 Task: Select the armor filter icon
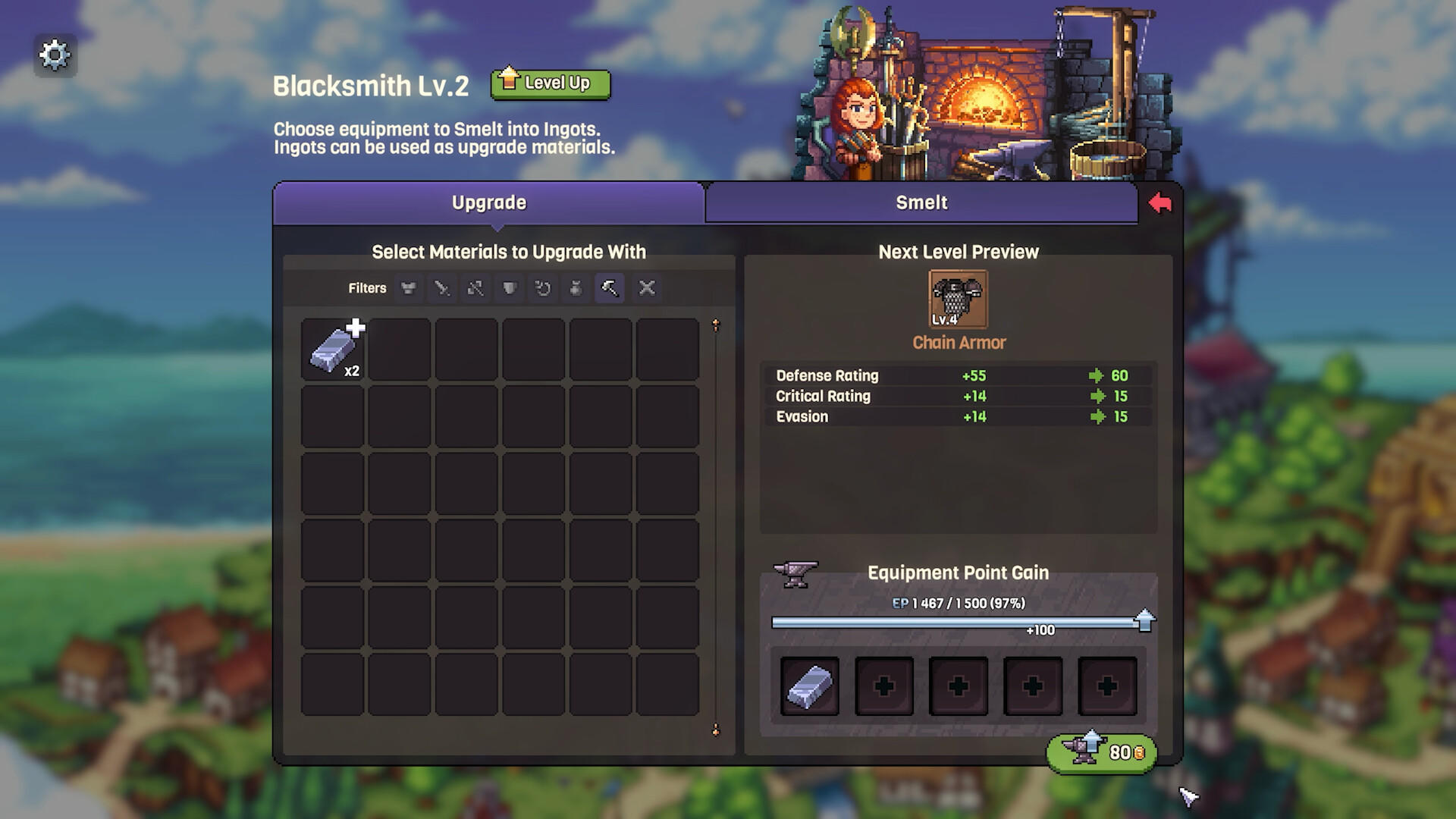408,288
